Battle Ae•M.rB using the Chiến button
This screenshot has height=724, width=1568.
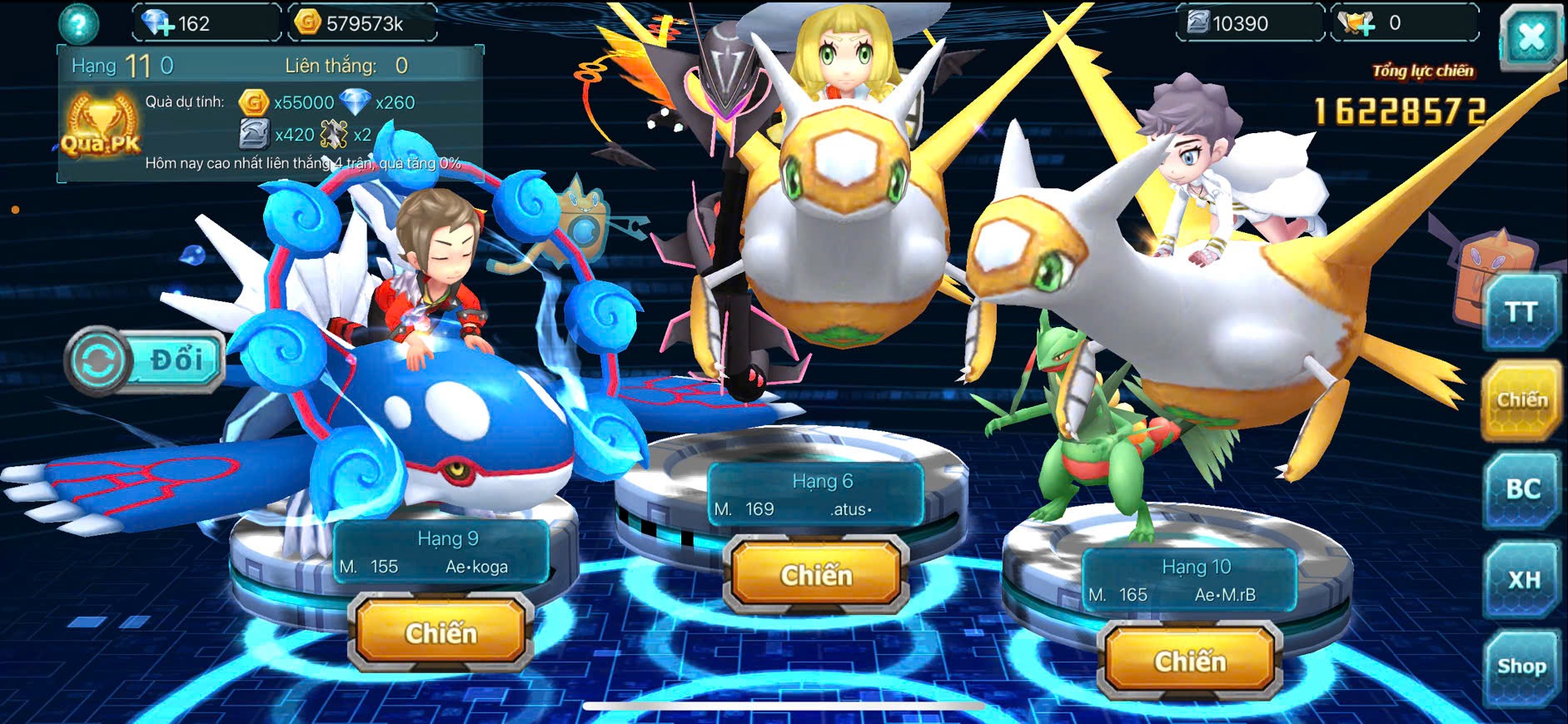[1189, 662]
